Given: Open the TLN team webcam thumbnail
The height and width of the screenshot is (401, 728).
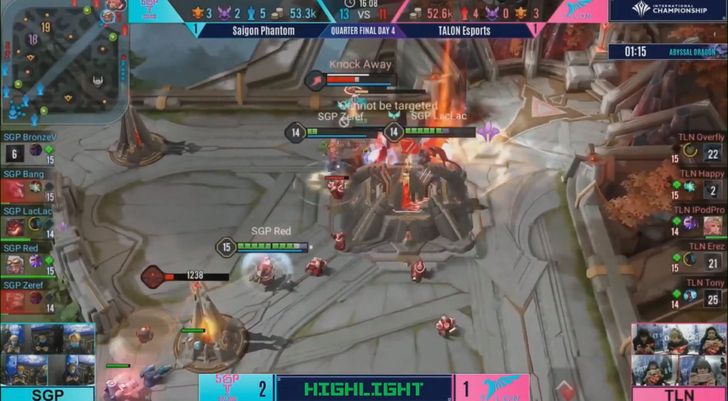Looking at the screenshot, I should [x=680, y=354].
